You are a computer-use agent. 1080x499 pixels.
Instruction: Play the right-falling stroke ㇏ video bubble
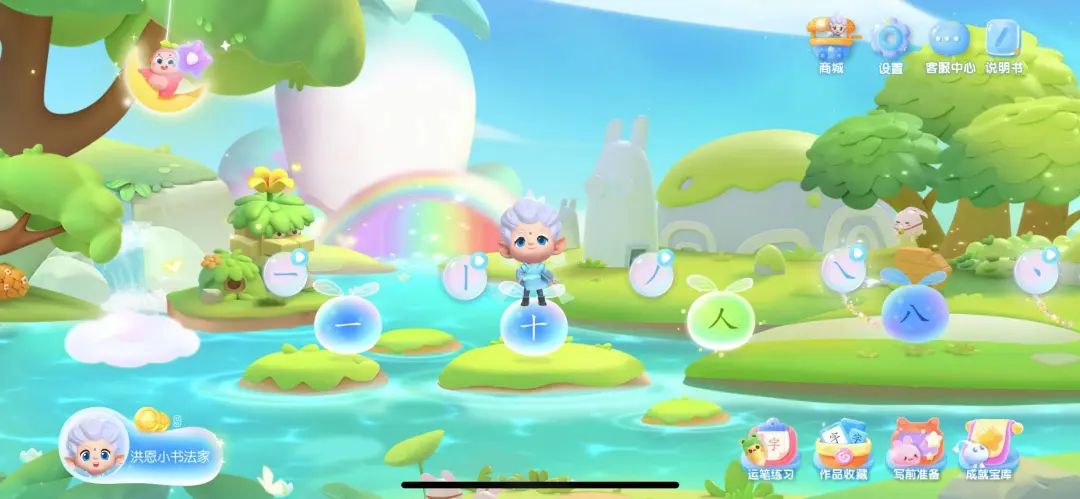pos(842,272)
